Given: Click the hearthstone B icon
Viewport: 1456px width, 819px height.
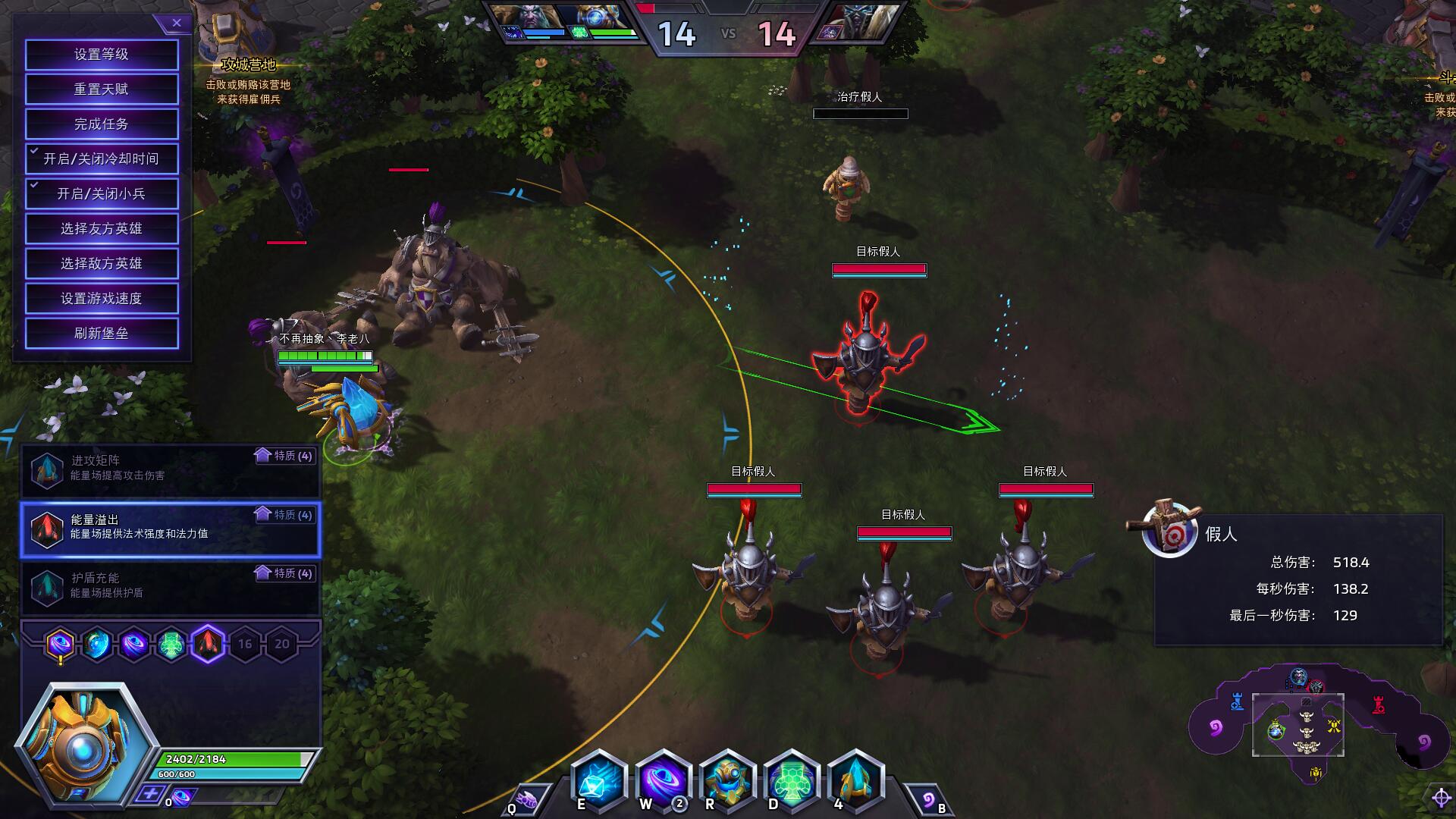Looking at the screenshot, I should pyautogui.click(x=927, y=800).
